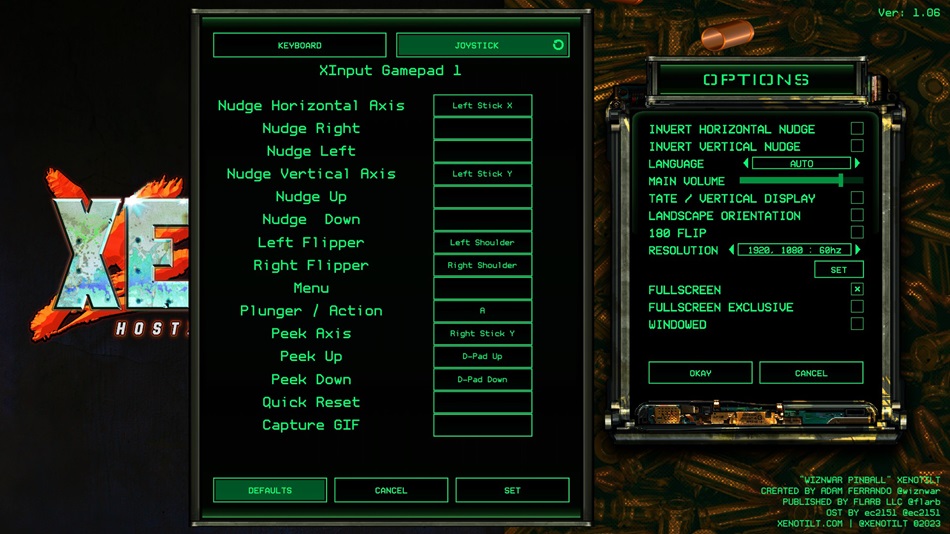Viewport: 950px width, 534px height.
Task: Confirm bindings with the bottom Set button
Action: click(512, 490)
